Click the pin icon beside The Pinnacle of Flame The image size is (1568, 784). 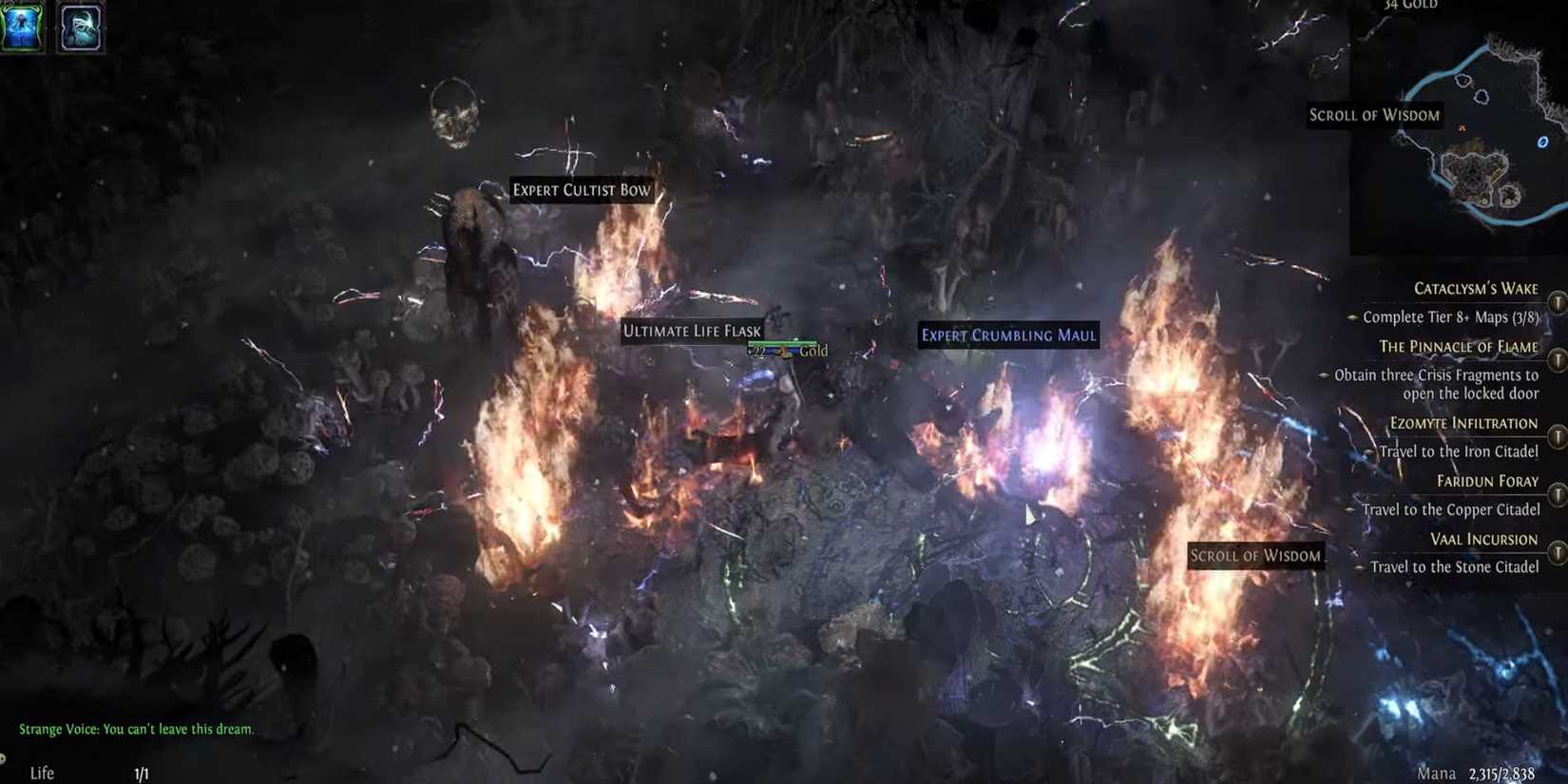tap(1558, 361)
